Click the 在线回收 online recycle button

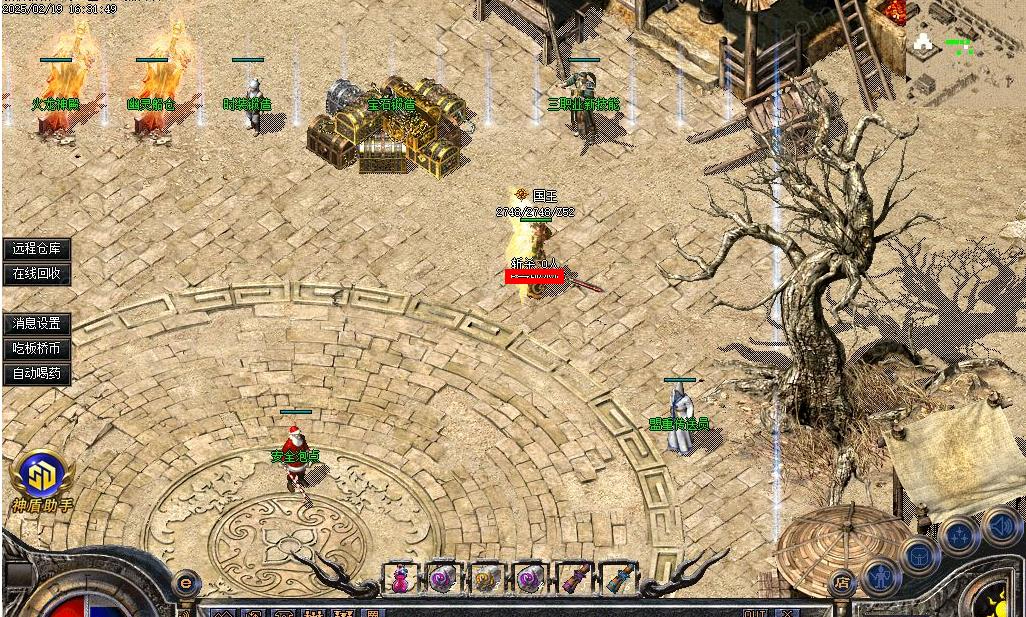(37, 274)
